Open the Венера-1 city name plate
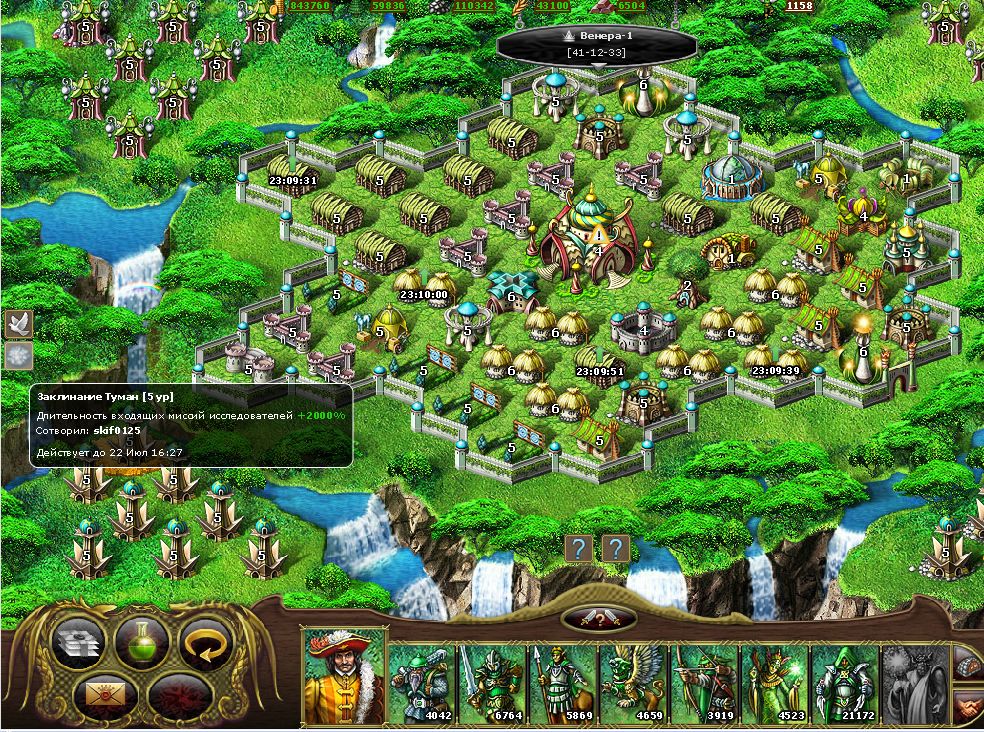Viewport: 984px width, 732px height. [x=597, y=44]
